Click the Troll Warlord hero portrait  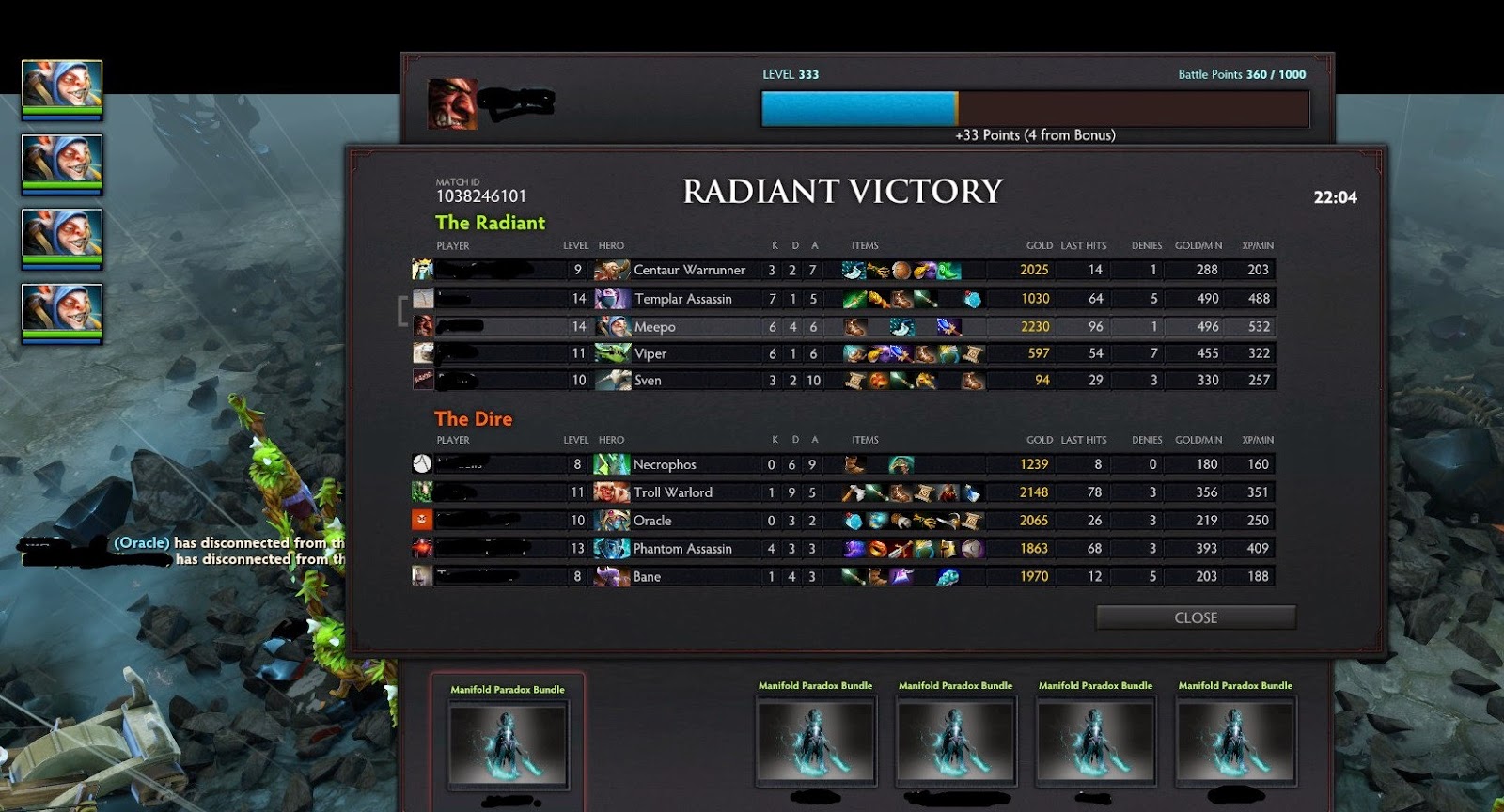[x=612, y=492]
